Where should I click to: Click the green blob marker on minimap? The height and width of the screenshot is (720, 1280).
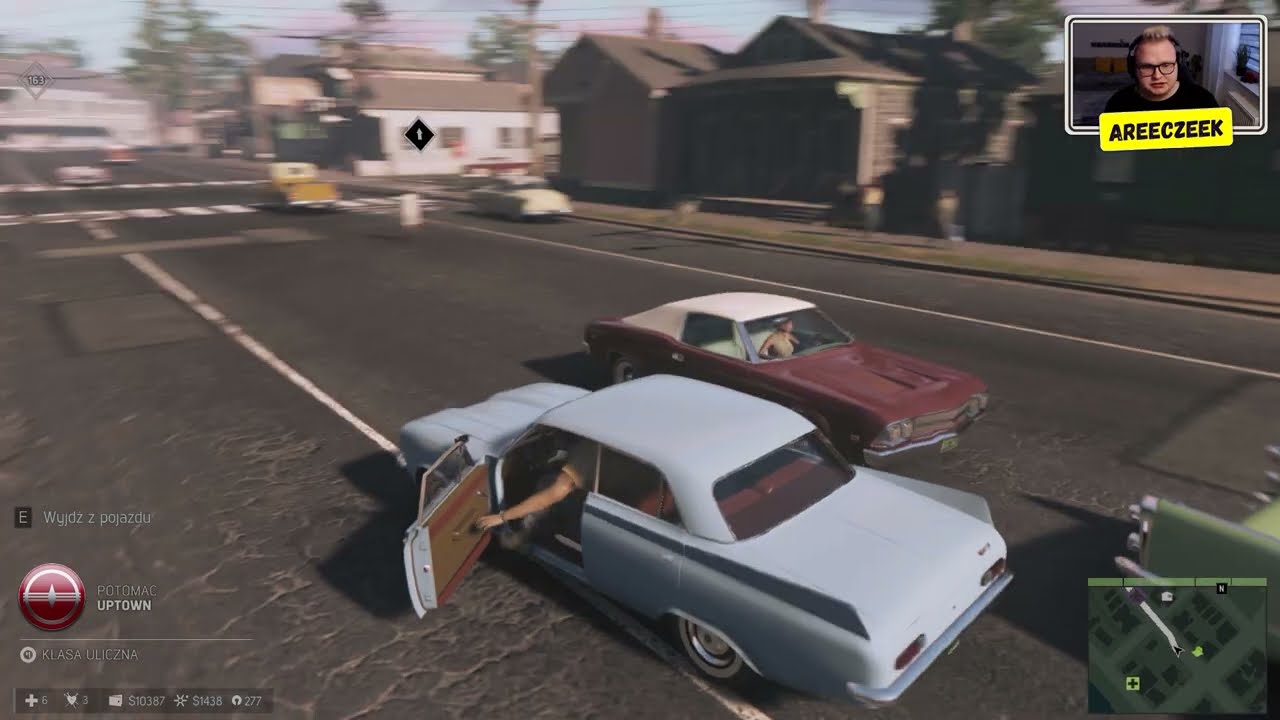point(1199,652)
